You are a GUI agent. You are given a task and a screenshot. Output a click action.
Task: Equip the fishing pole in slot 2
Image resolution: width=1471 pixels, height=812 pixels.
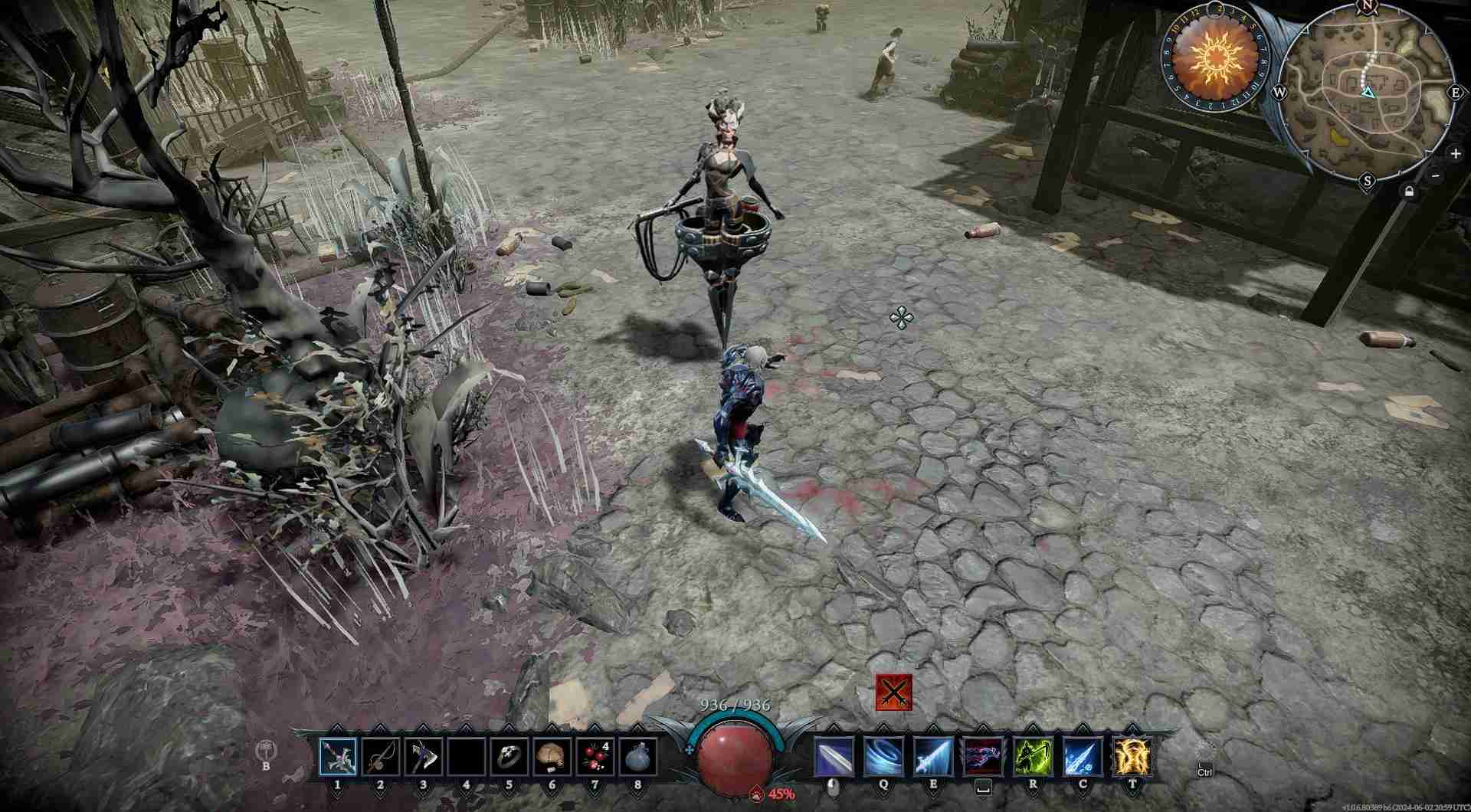(x=381, y=757)
